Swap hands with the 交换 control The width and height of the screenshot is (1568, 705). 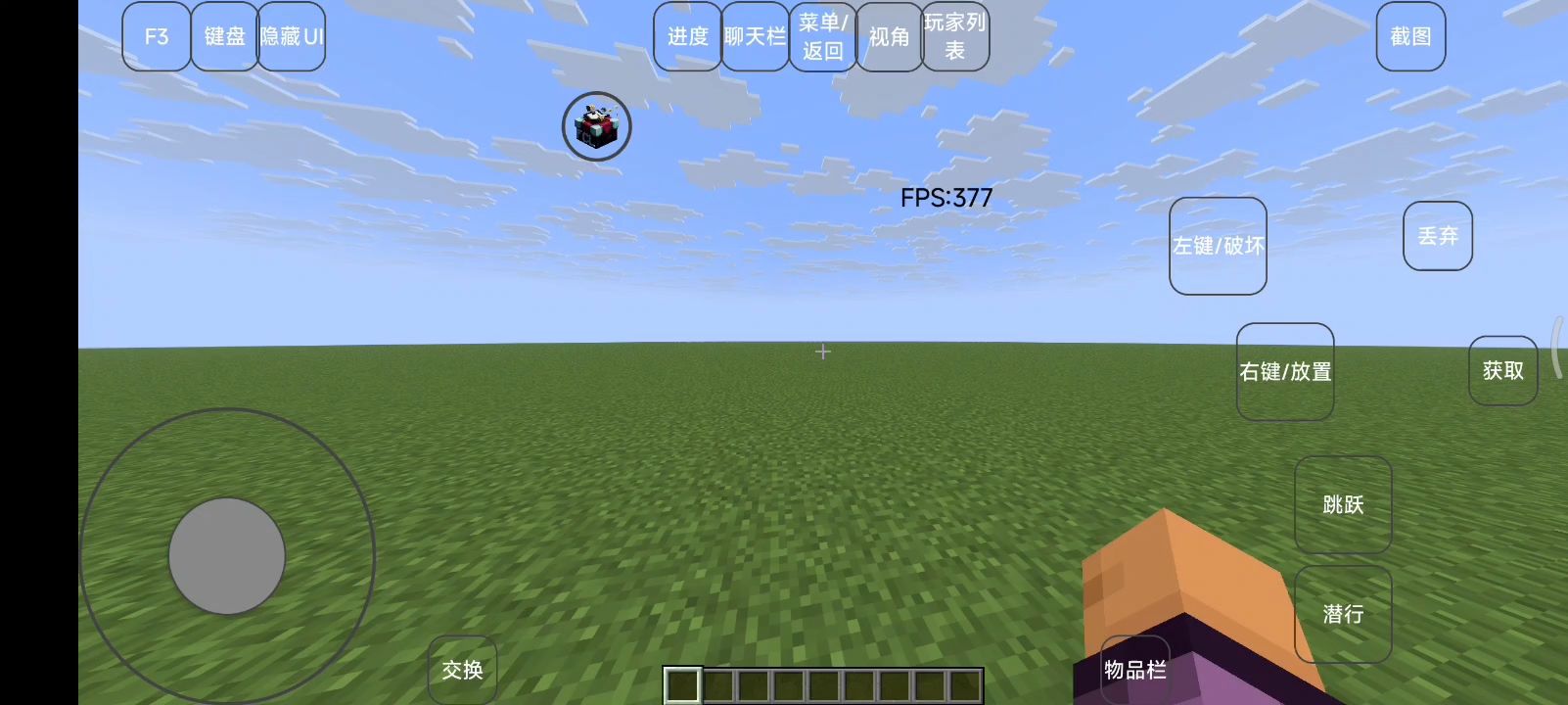[x=461, y=670]
